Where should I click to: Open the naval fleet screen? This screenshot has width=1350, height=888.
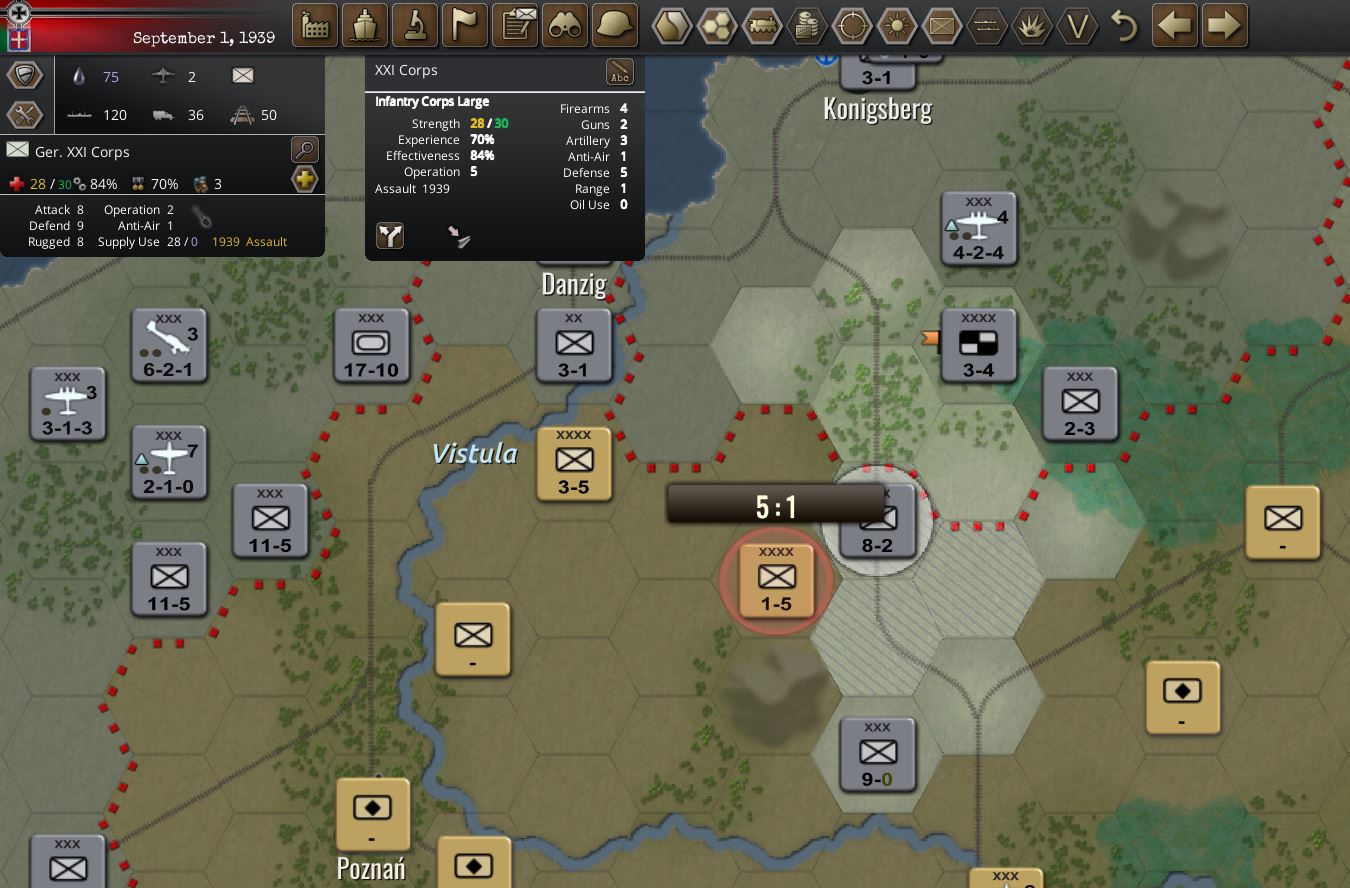364,25
